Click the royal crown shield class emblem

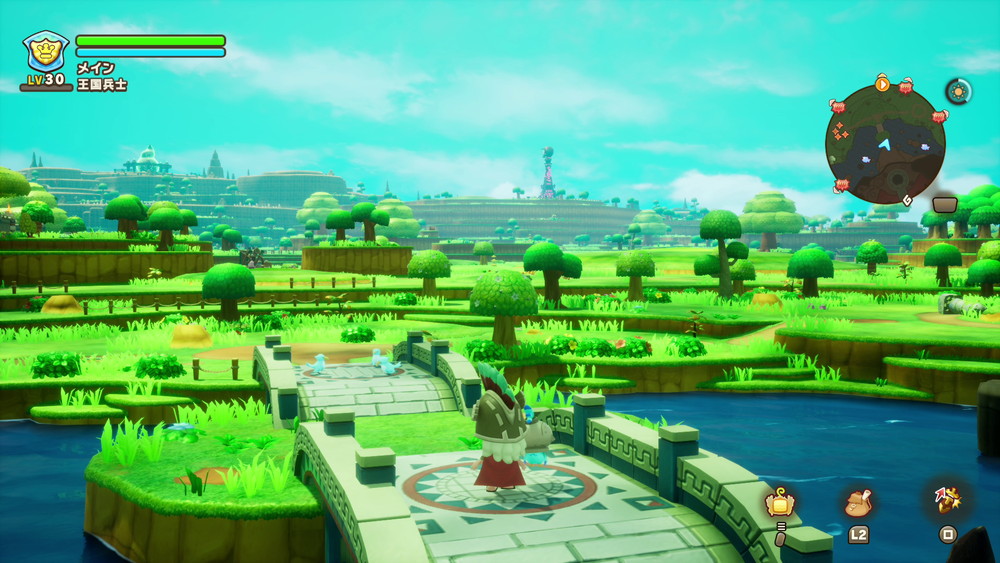click(46, 52)
